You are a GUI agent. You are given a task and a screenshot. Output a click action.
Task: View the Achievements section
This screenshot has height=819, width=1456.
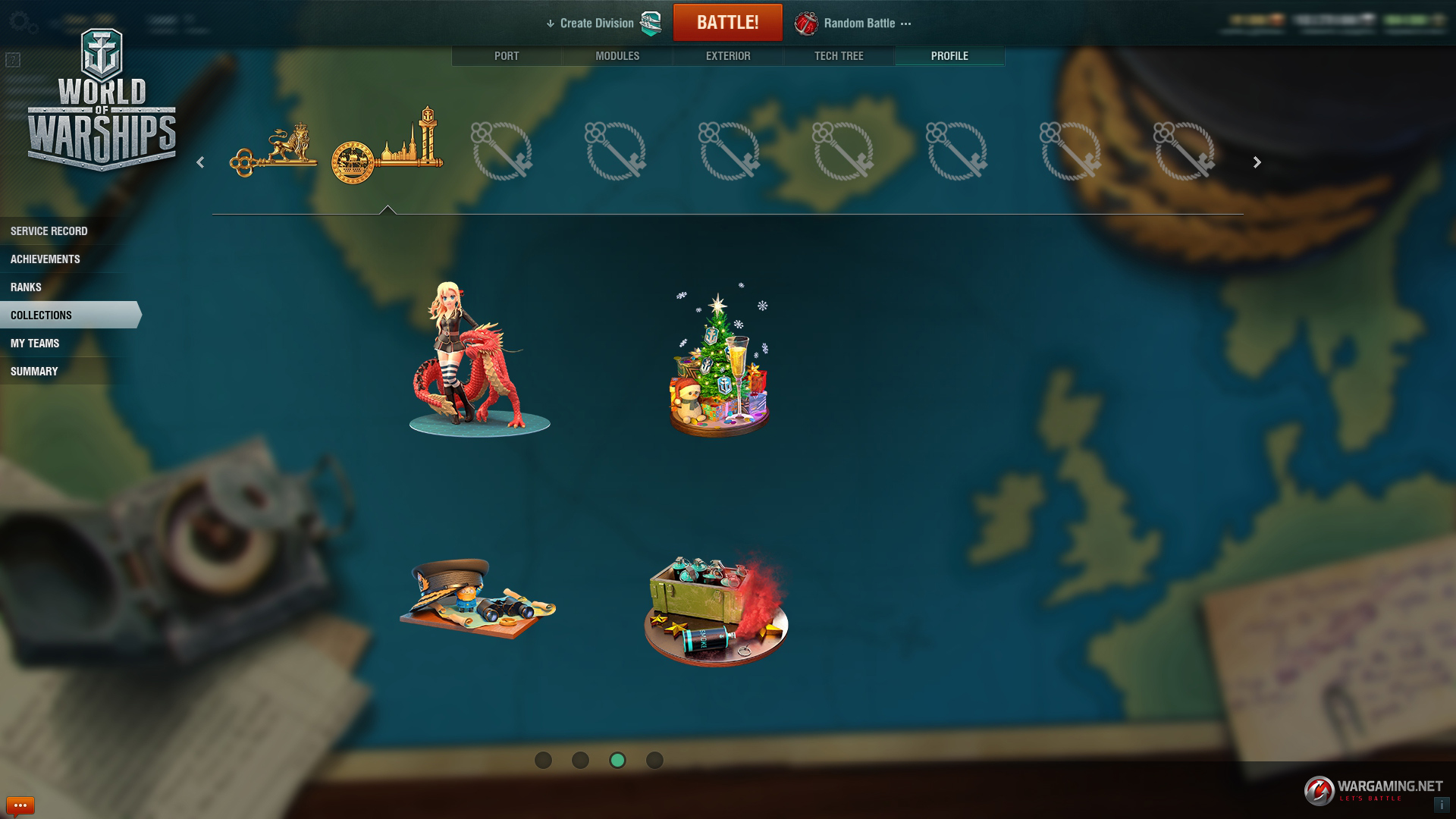click(x=45, y=259)
